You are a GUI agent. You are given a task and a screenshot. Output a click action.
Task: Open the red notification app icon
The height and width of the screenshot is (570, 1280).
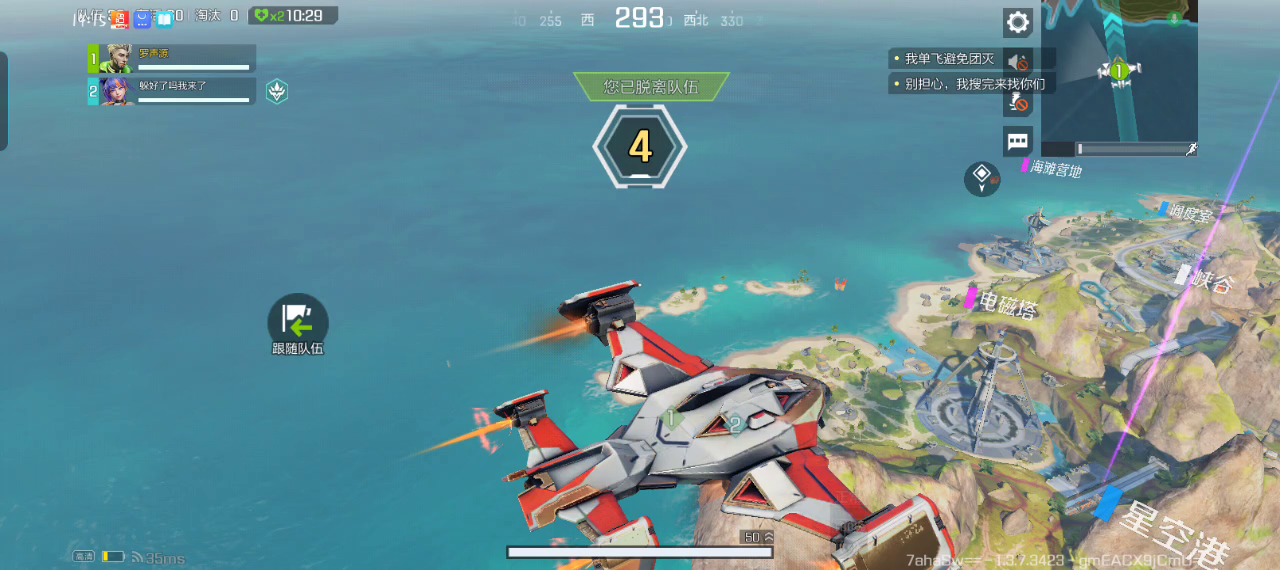(120, 18)
